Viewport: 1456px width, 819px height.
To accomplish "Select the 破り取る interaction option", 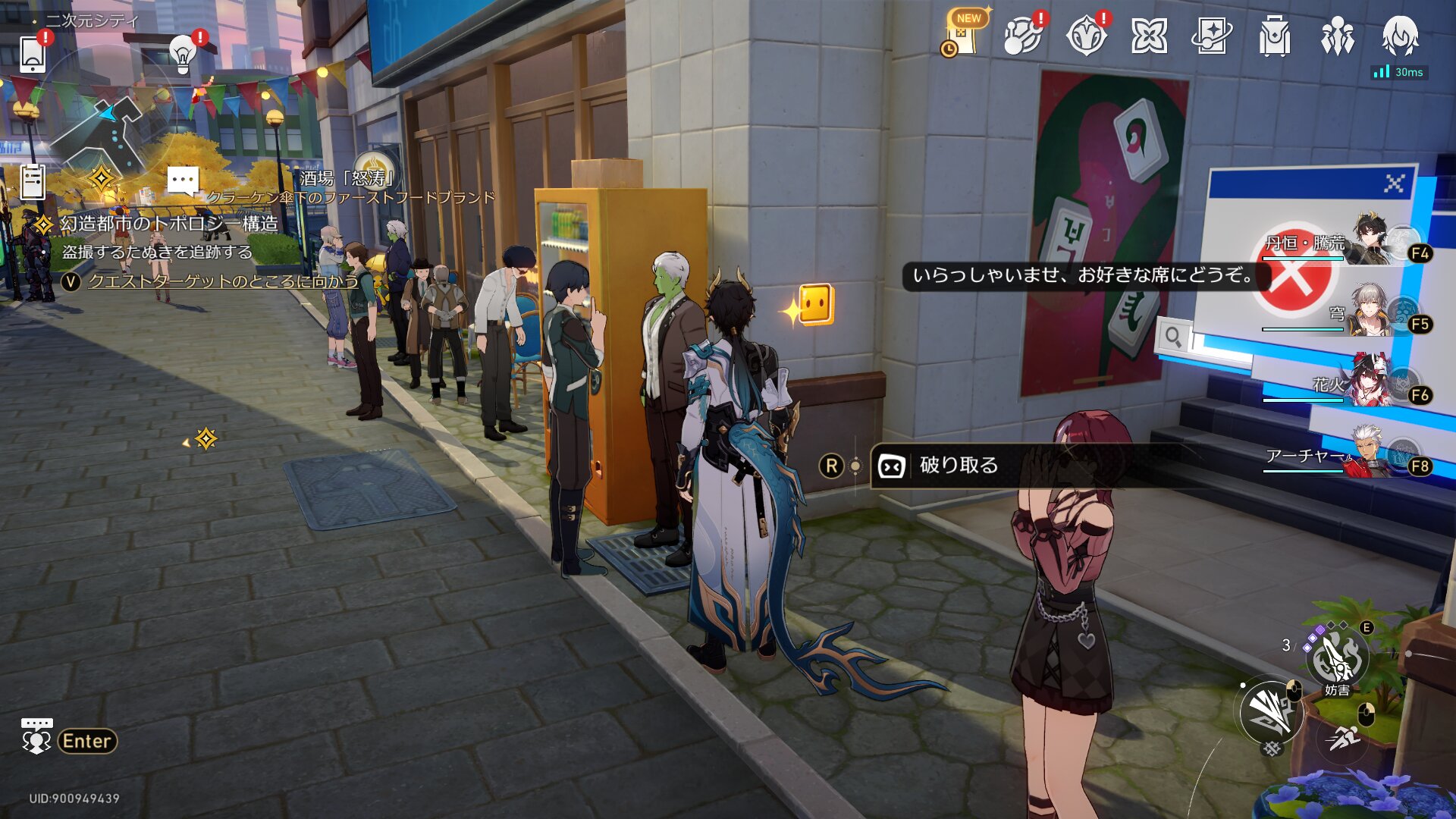I will coord(959,466).
